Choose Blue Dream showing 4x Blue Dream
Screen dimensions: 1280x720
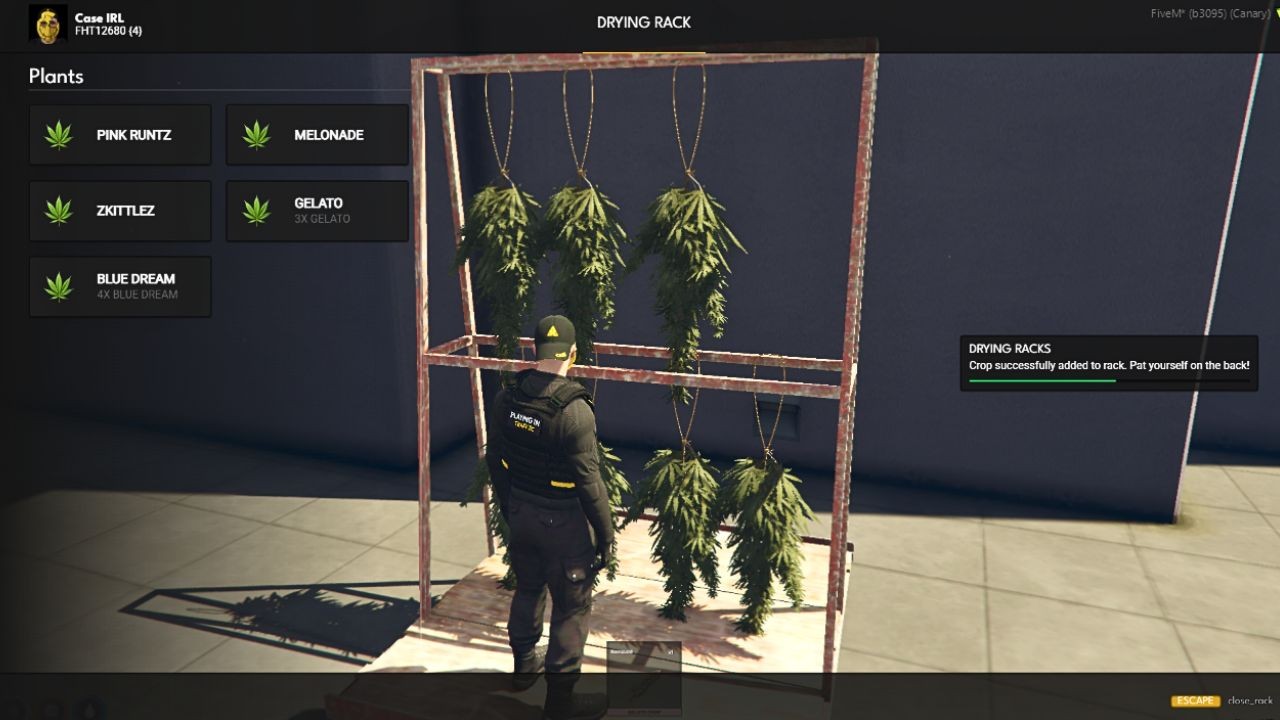coord(120,286)
